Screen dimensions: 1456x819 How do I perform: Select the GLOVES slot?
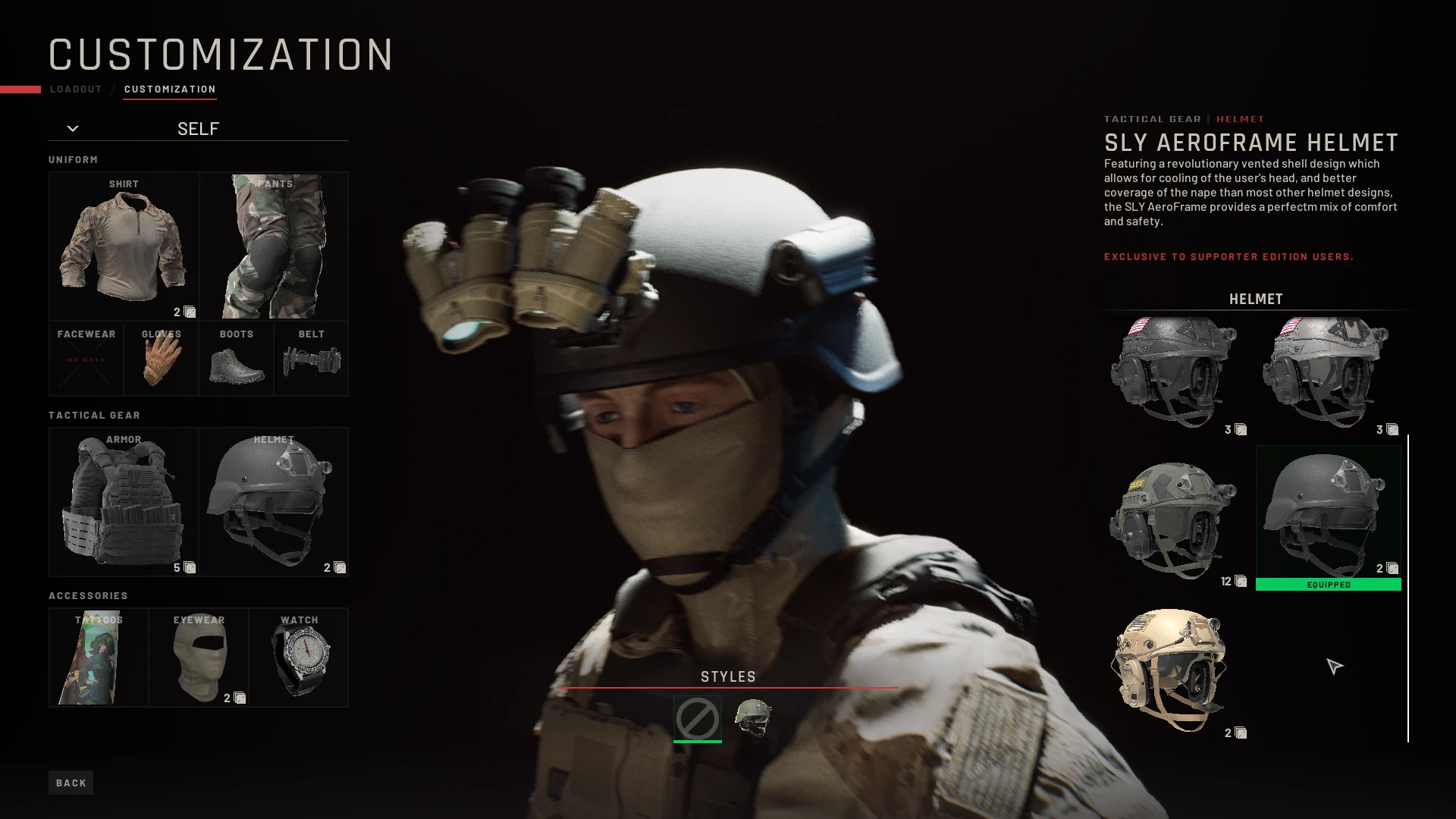[161, 359]
